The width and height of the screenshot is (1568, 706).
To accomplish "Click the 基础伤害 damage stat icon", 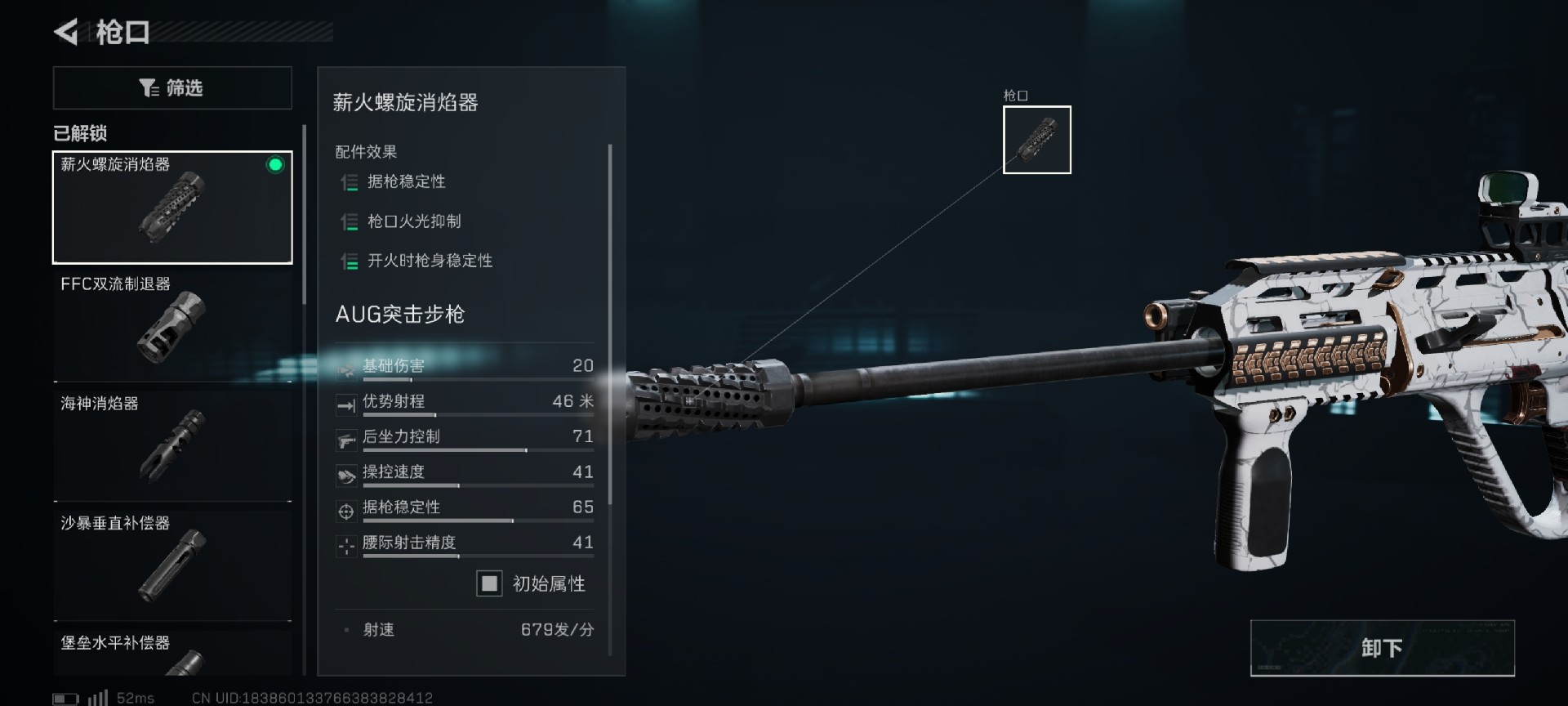I will click(346, 369).
